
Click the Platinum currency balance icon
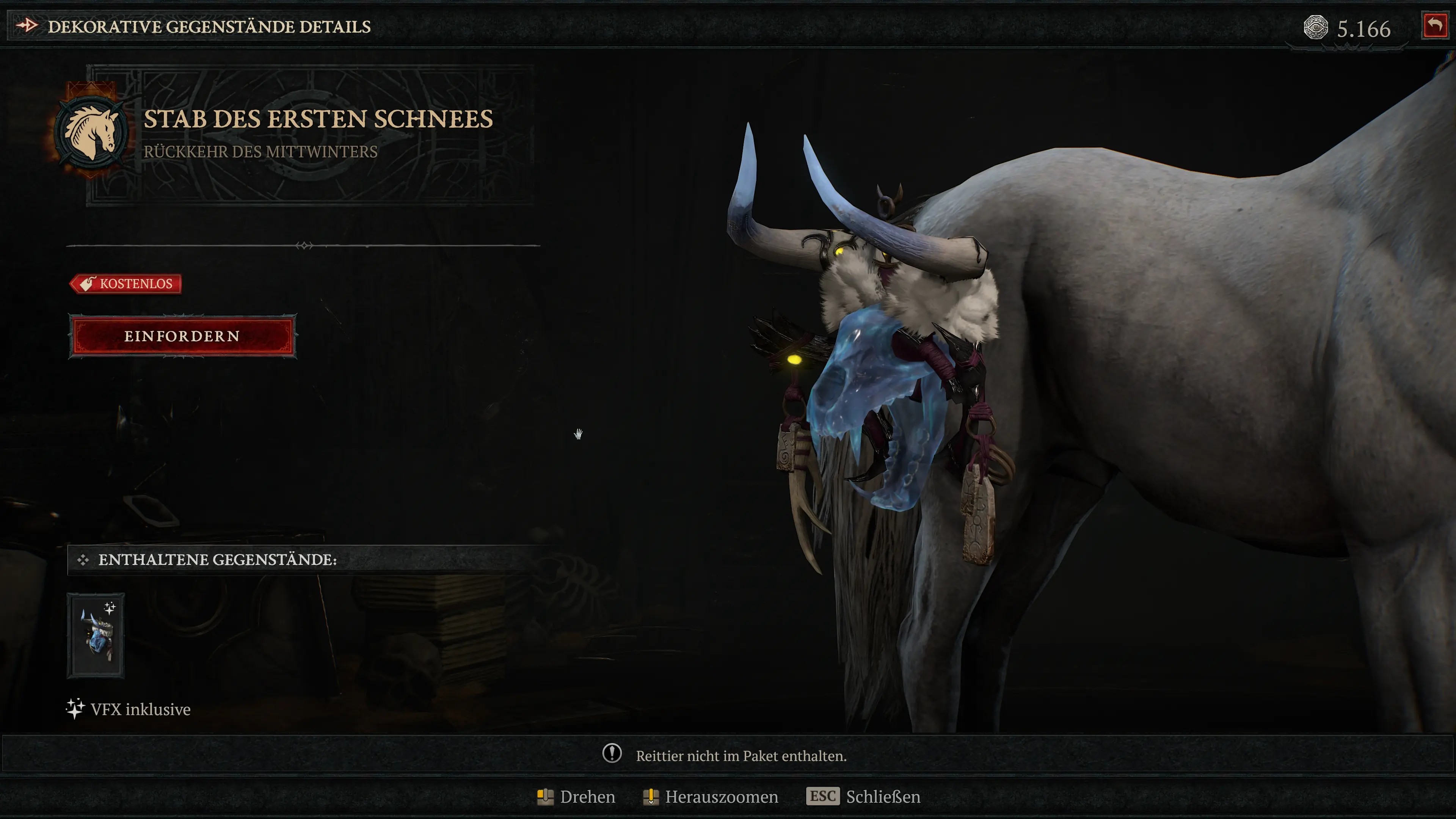(x=1315, y=28)
